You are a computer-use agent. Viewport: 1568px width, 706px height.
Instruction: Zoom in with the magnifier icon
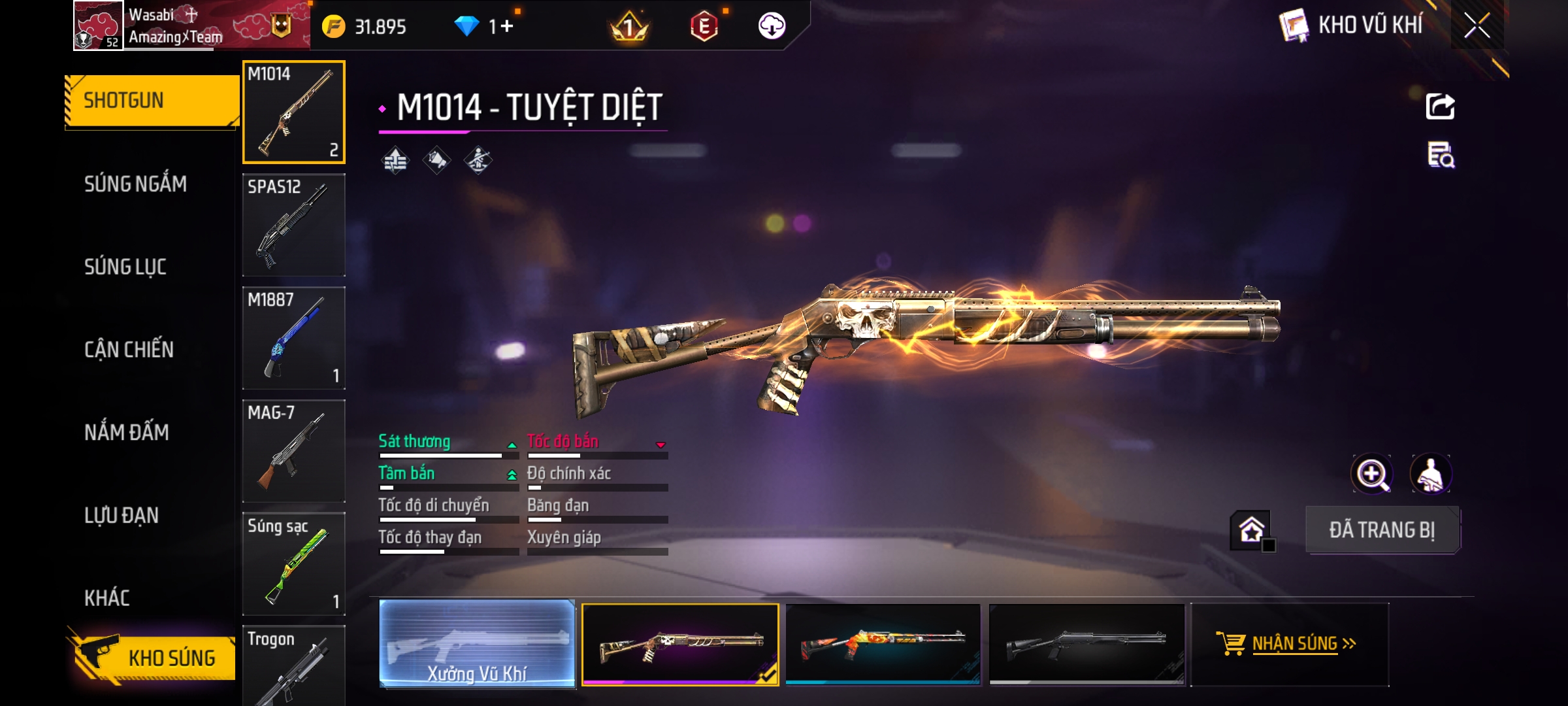click(1371, 474)
